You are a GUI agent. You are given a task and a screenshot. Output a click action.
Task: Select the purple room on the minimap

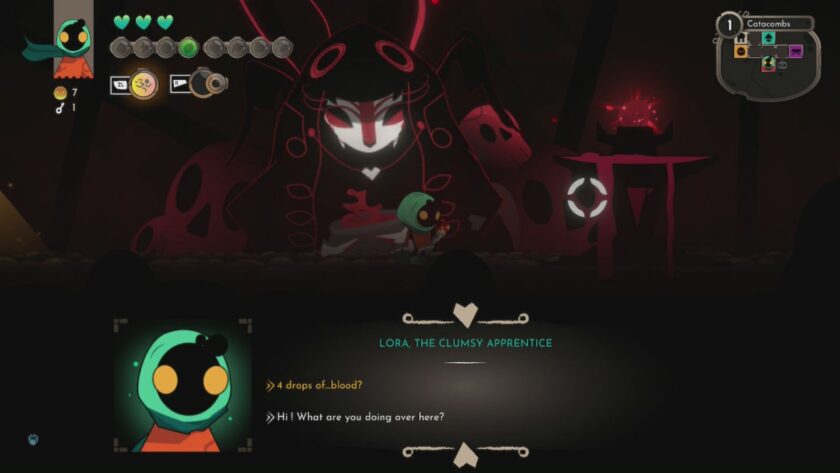coord(796,51)
